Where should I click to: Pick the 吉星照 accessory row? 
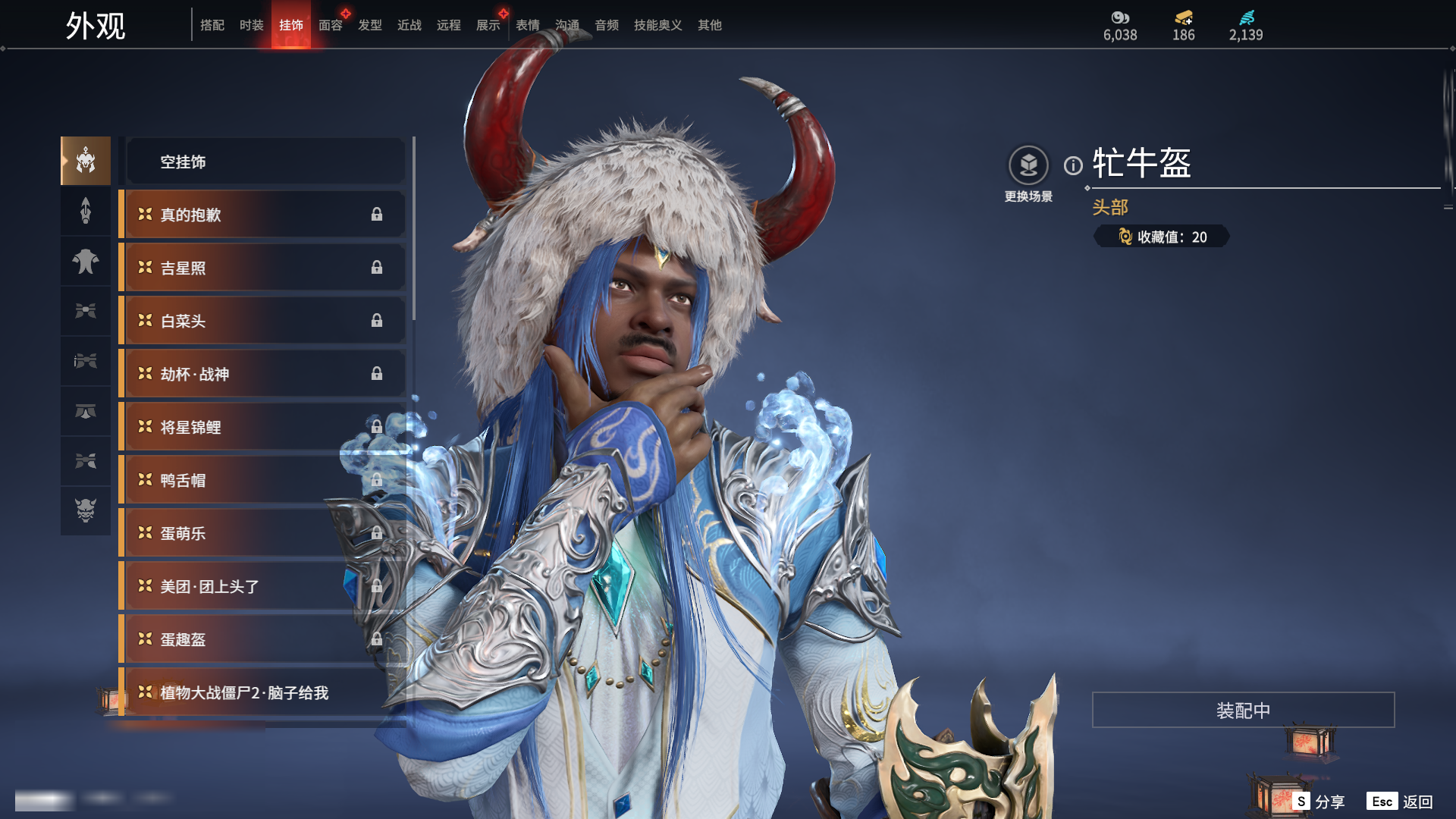tap(262, 268)
